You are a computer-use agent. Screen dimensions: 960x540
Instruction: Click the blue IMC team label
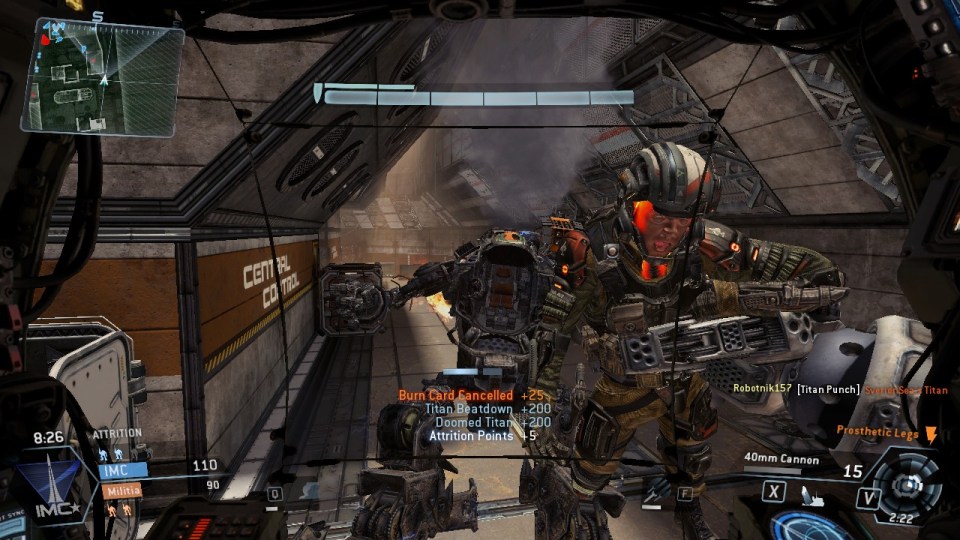(x=122, y=468)
